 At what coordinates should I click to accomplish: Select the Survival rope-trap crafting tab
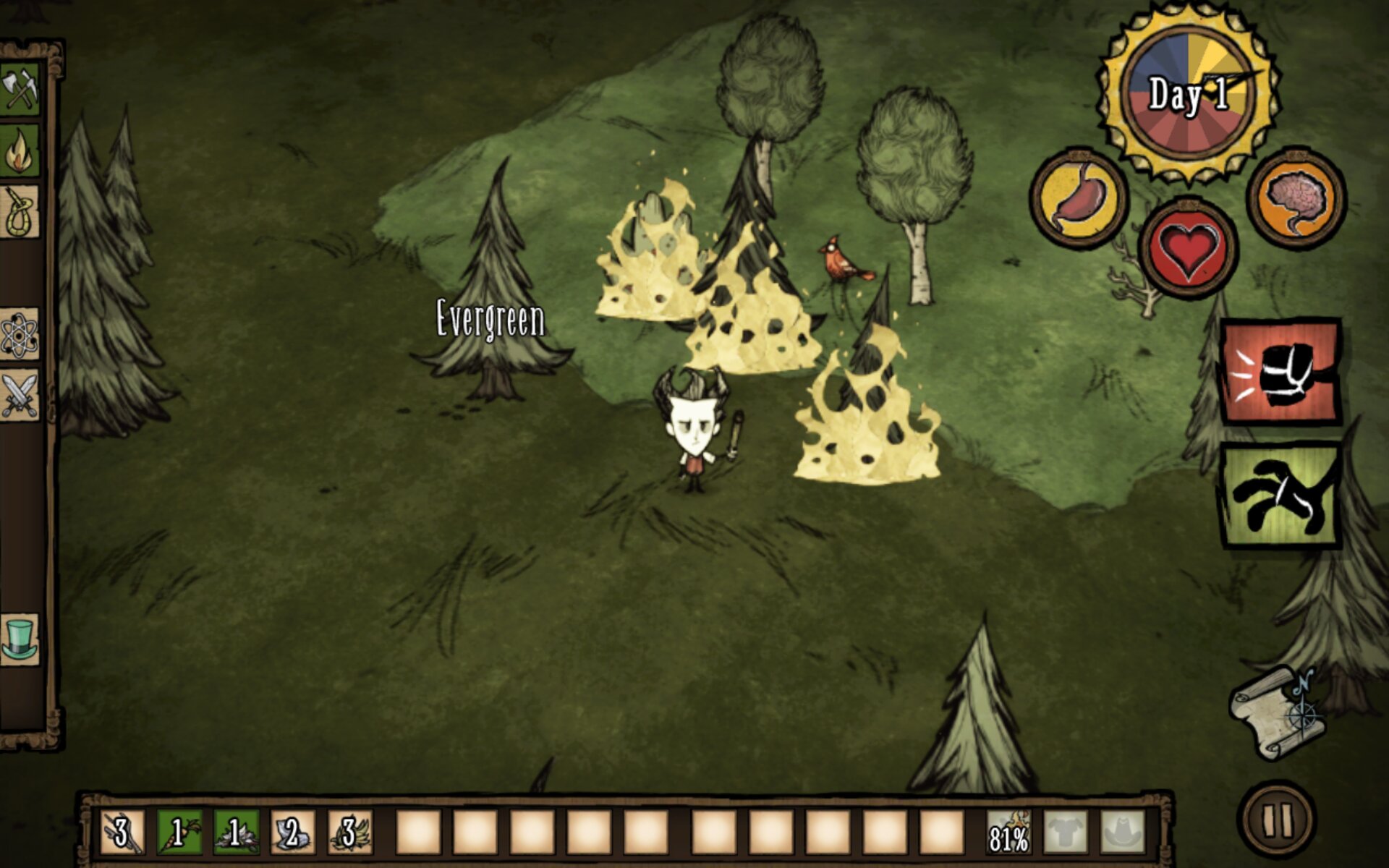pos(20,213)
